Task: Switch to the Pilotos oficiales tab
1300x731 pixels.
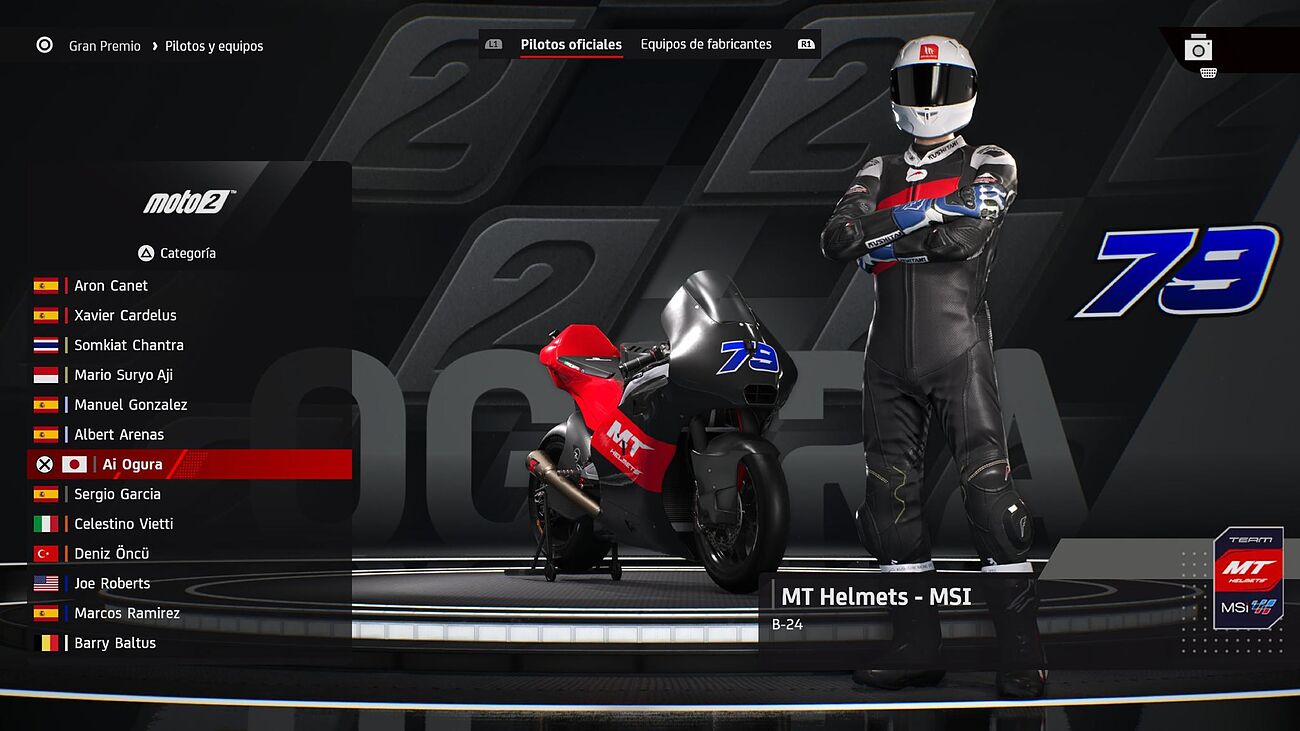Action: (x=571, y=44)
